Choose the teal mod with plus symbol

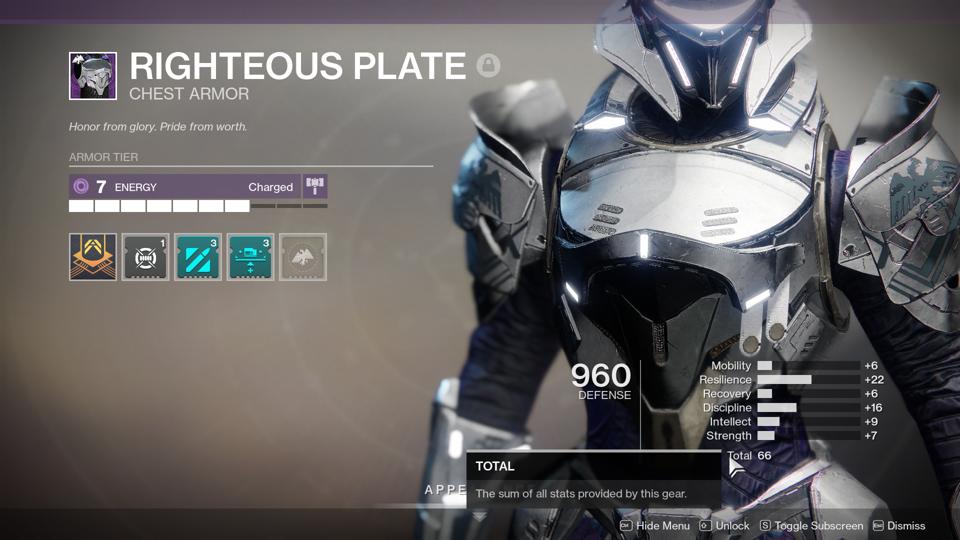250,257
